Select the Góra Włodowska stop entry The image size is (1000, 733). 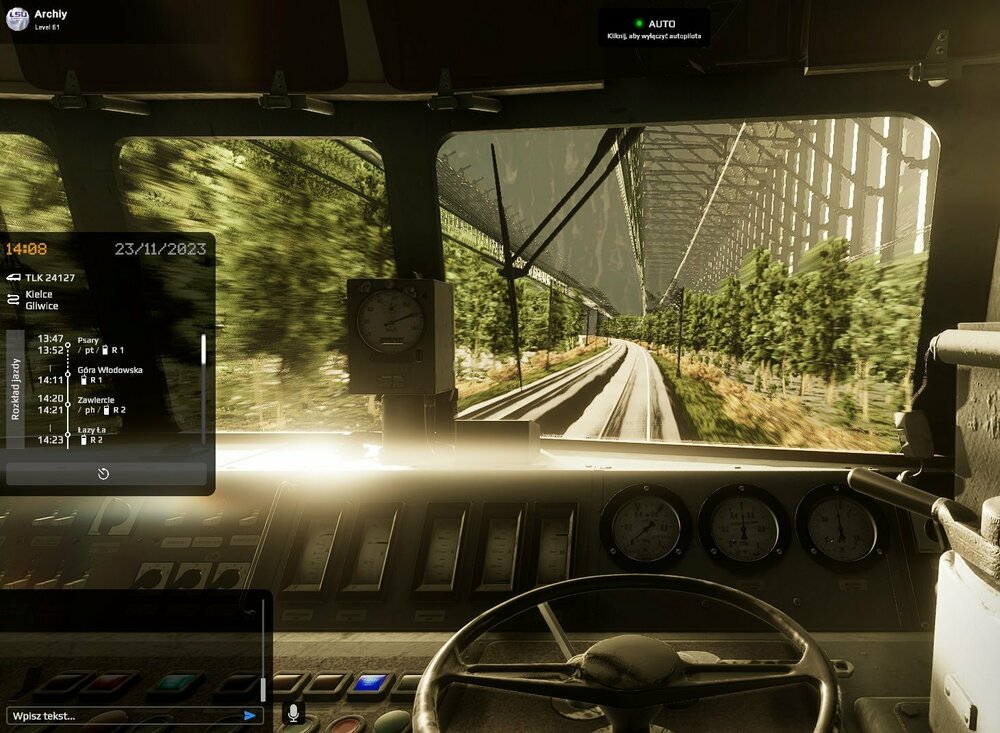109,375
